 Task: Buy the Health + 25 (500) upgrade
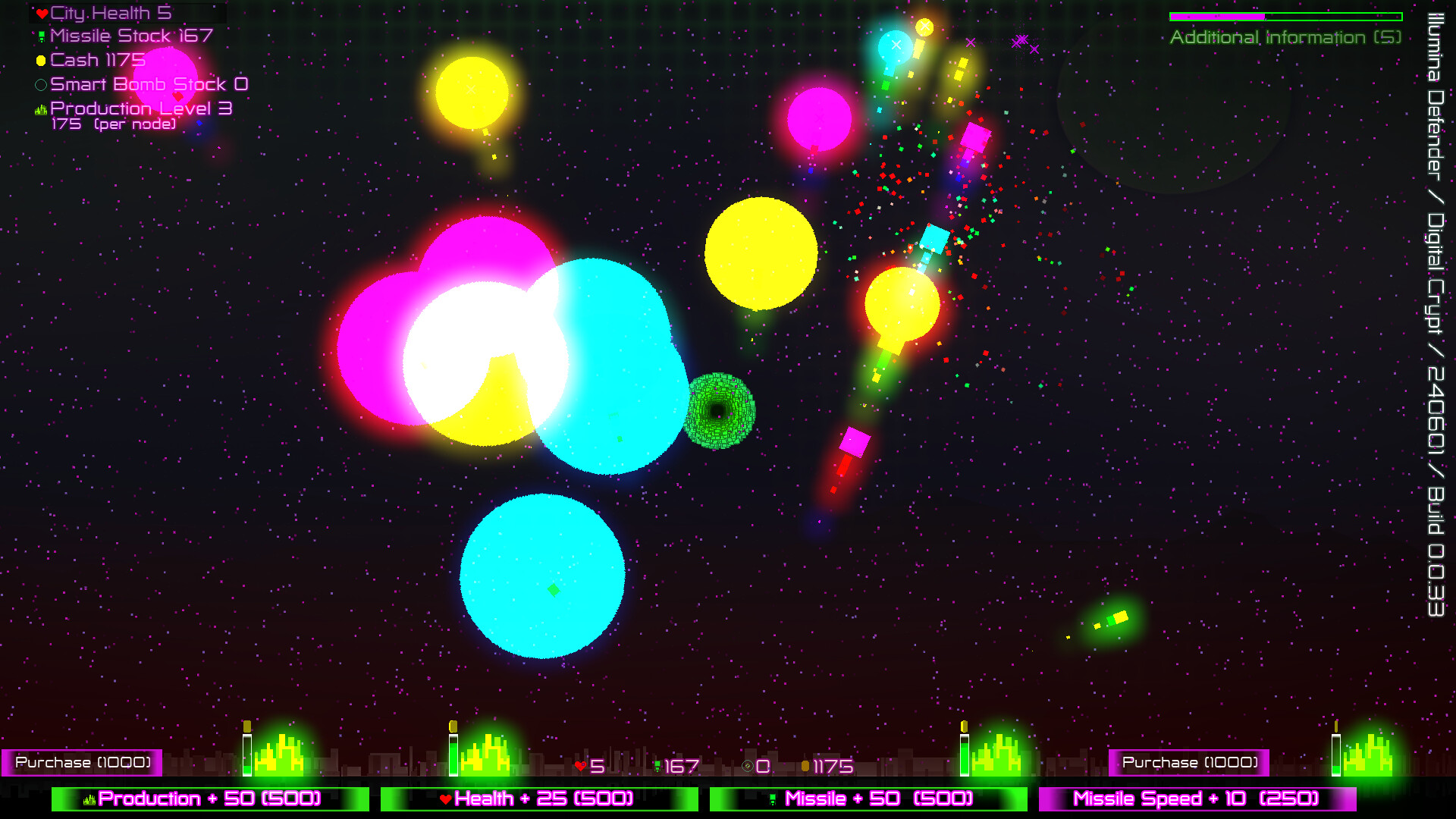point(539,799)
